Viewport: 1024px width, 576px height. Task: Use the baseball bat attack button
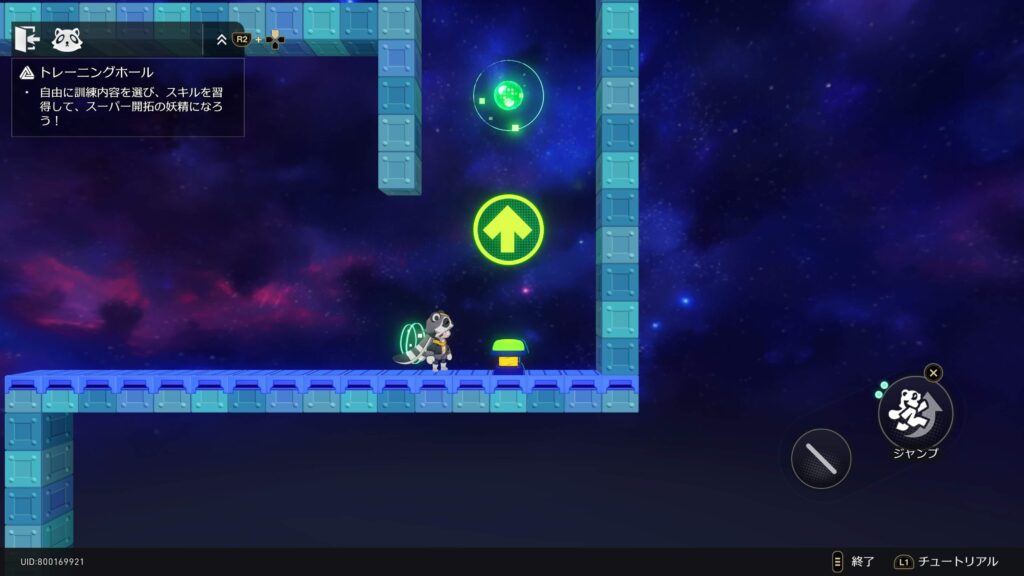[821, 458]
